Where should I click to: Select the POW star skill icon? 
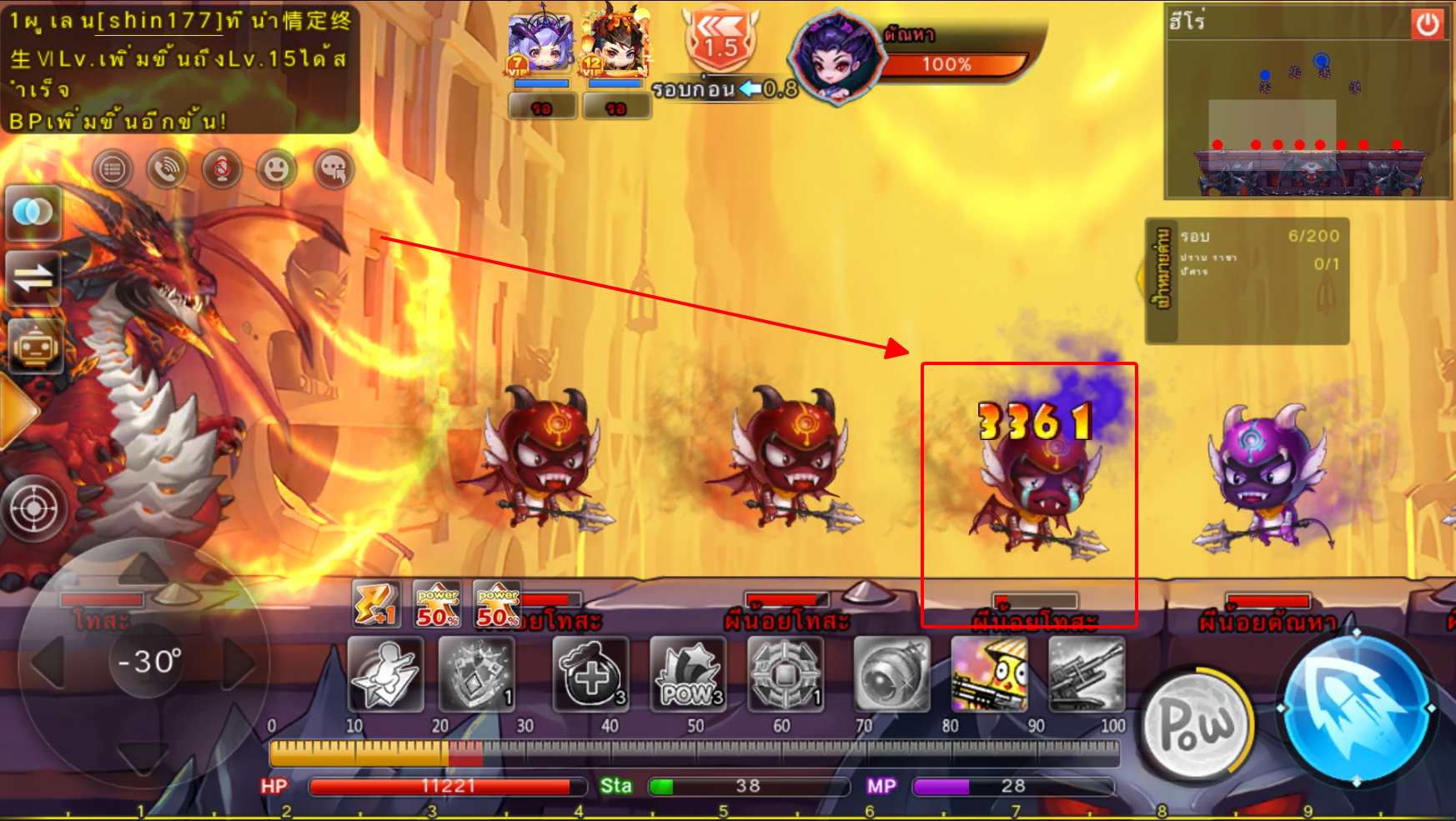(x=688, y=674)
